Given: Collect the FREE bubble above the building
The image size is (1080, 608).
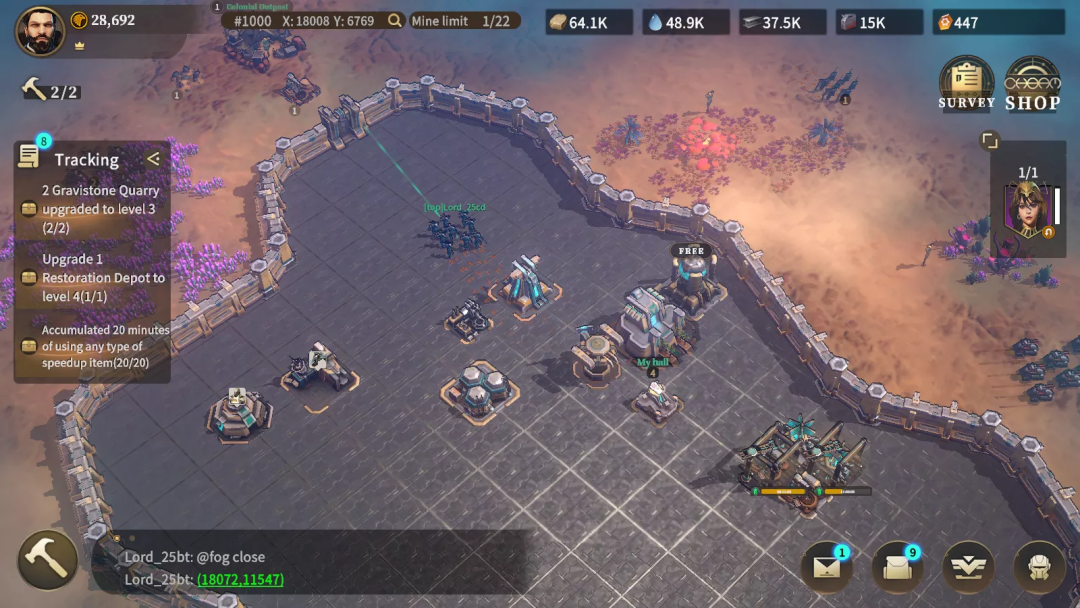Looking at the screenshot, I should click(691, 251).
